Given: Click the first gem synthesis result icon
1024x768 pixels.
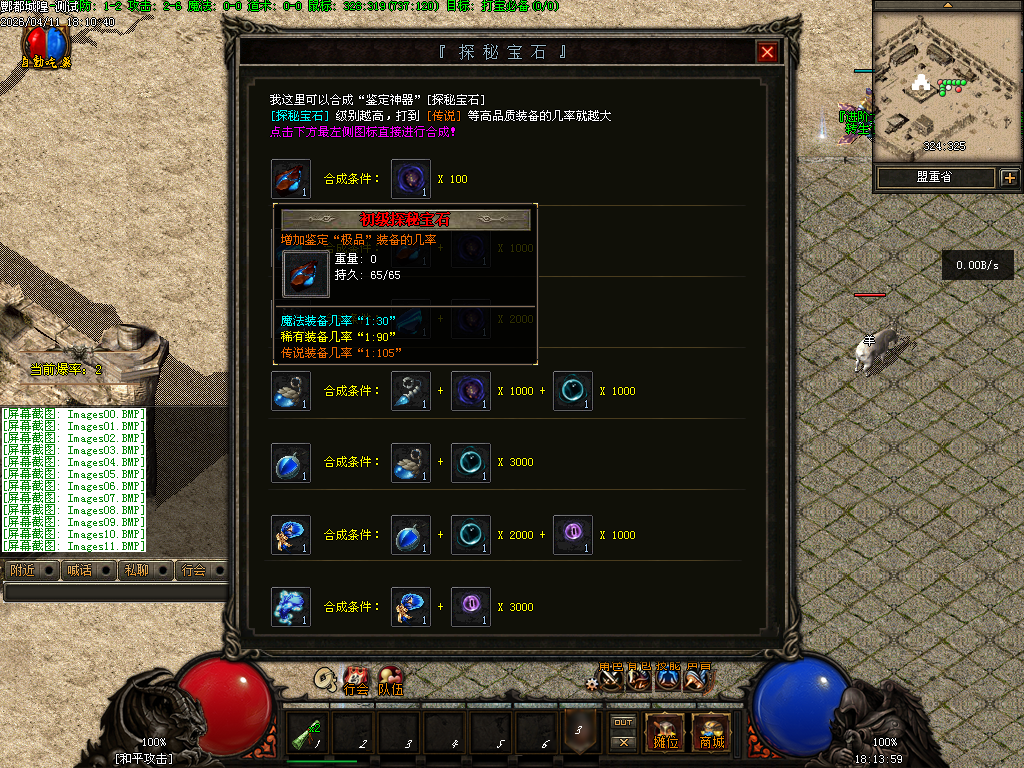Looking at the screenshot, I should (291, 179).
